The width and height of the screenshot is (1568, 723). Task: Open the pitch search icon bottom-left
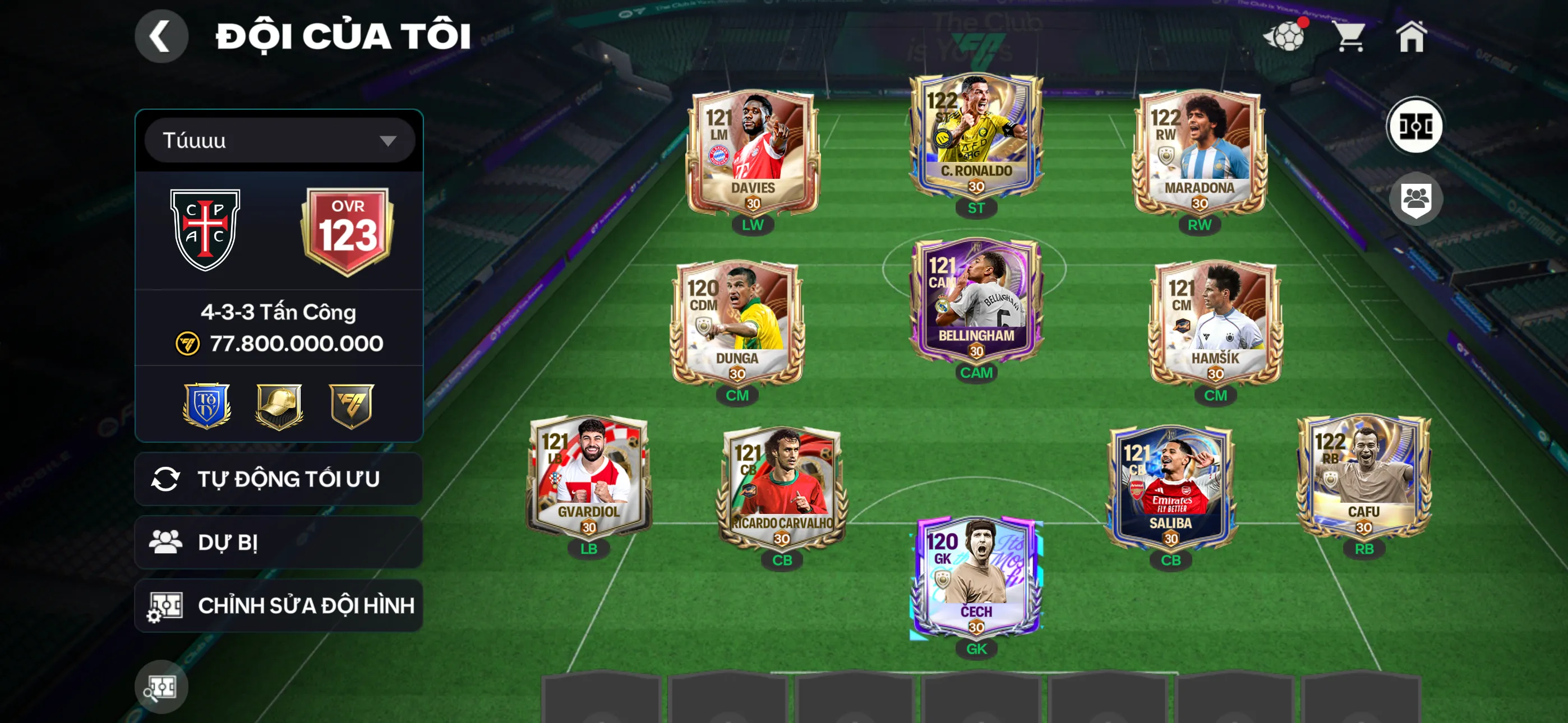click(161, 686)
